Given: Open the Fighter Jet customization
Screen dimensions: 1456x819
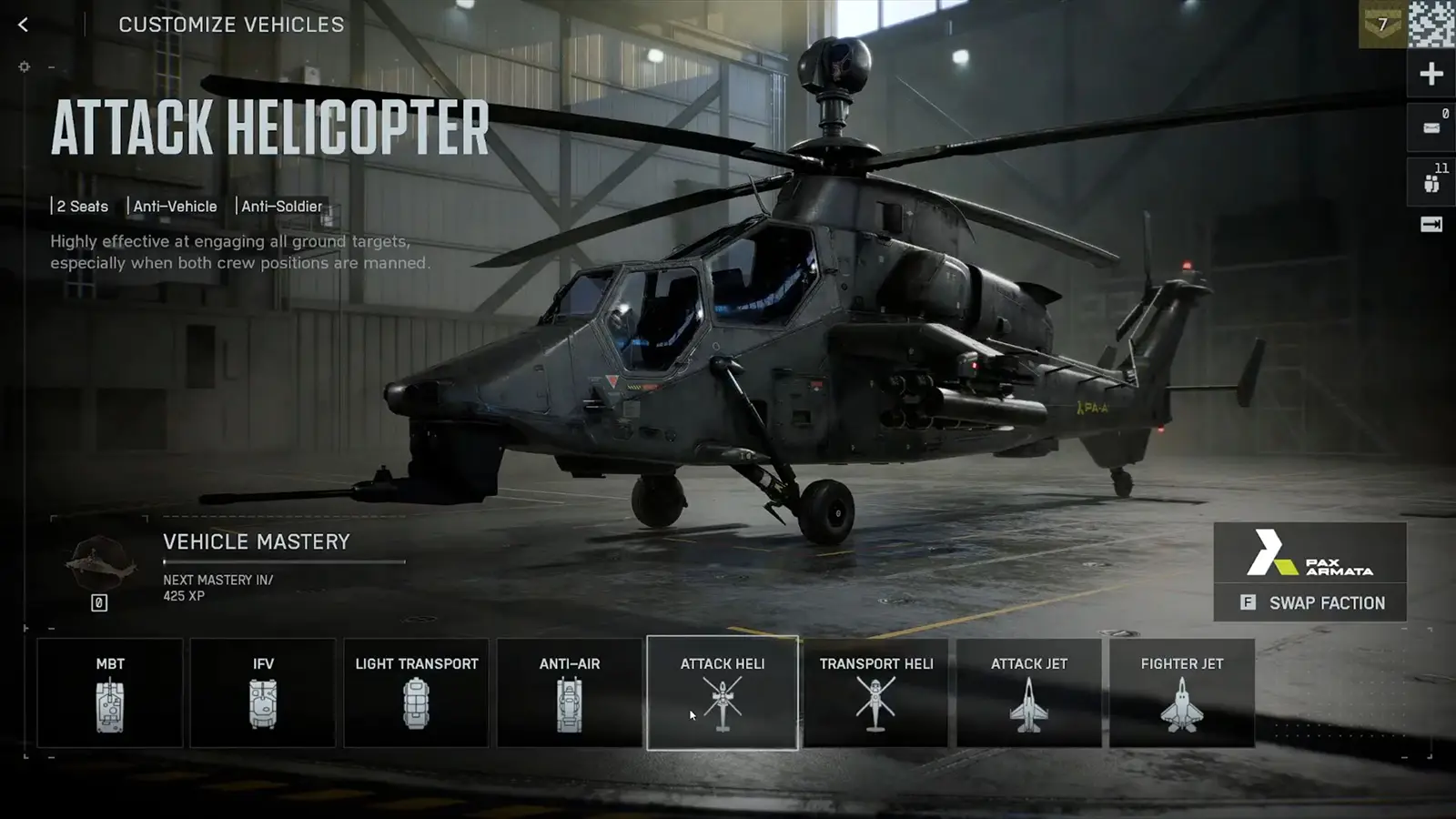Looking at the screenshot, I should (x=1181, y=693).
